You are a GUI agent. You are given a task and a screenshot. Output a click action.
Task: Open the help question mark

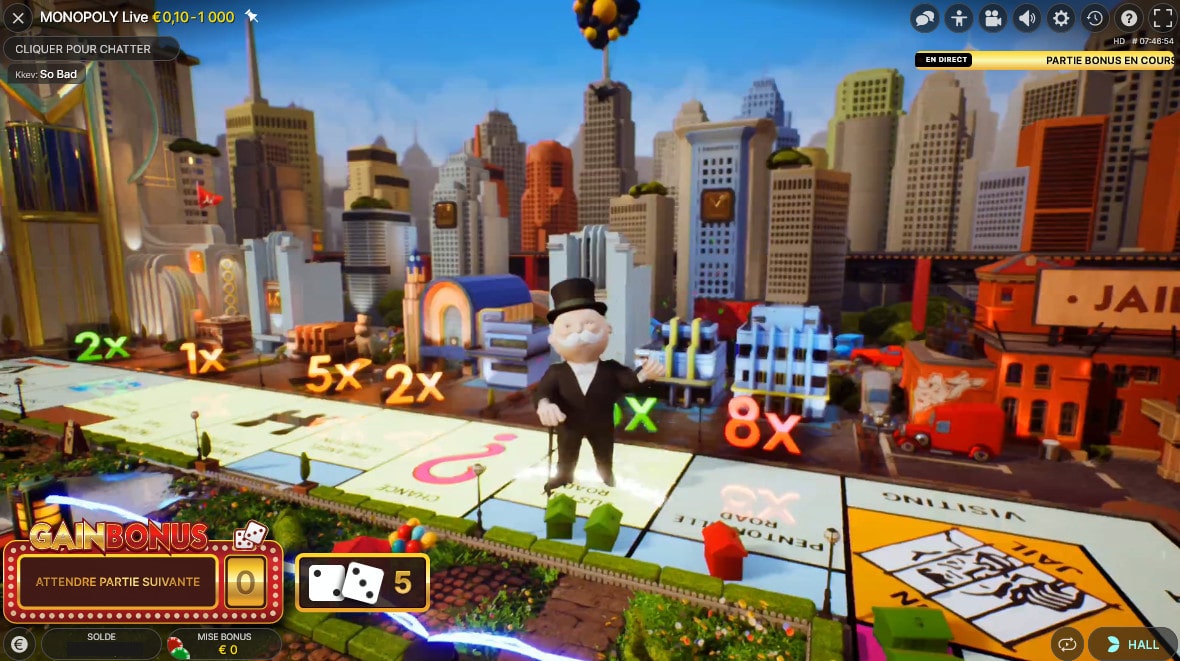[1129, 18]
